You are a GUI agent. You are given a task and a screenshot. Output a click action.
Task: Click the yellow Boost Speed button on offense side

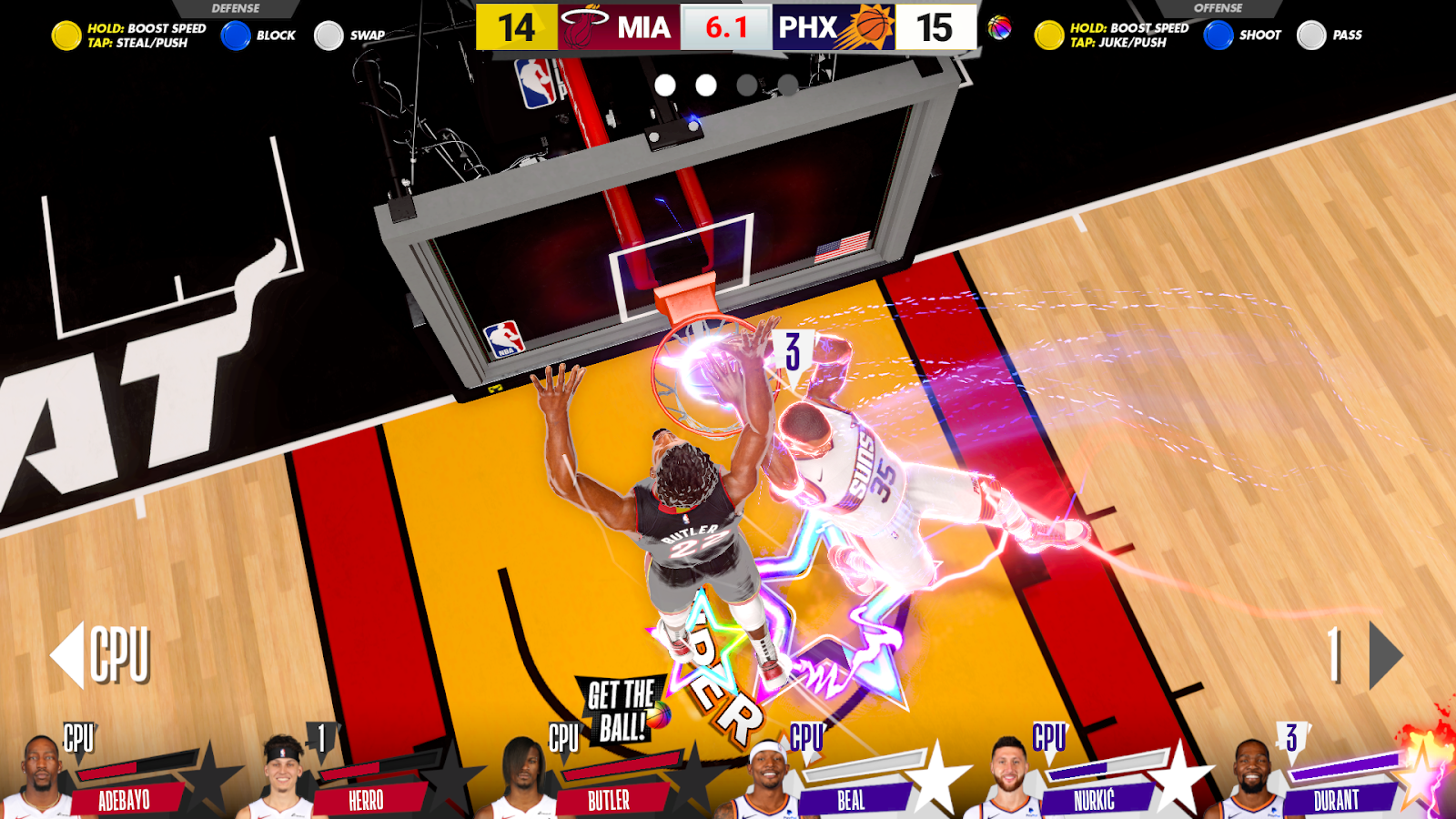(x=1047, y=35)
